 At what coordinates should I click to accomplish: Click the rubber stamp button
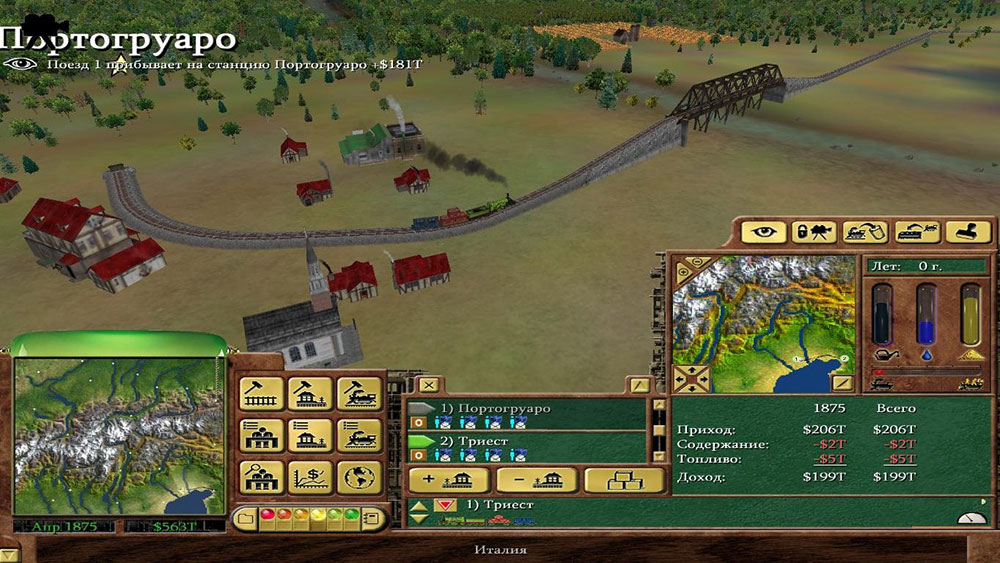pos(967,232)
